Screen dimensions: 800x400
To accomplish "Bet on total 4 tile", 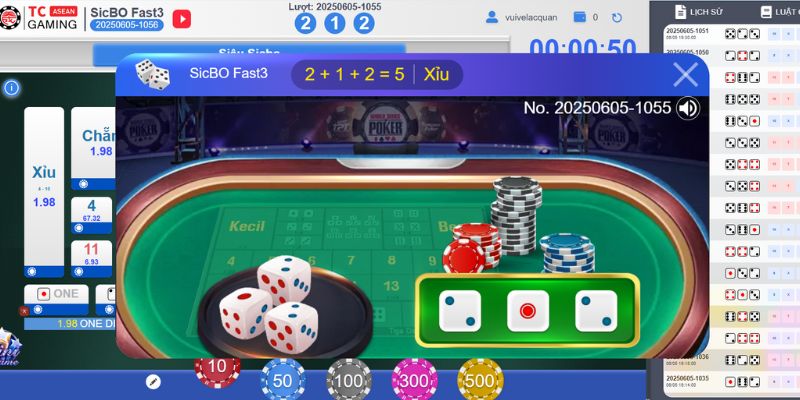I will (x=91, y=210).
